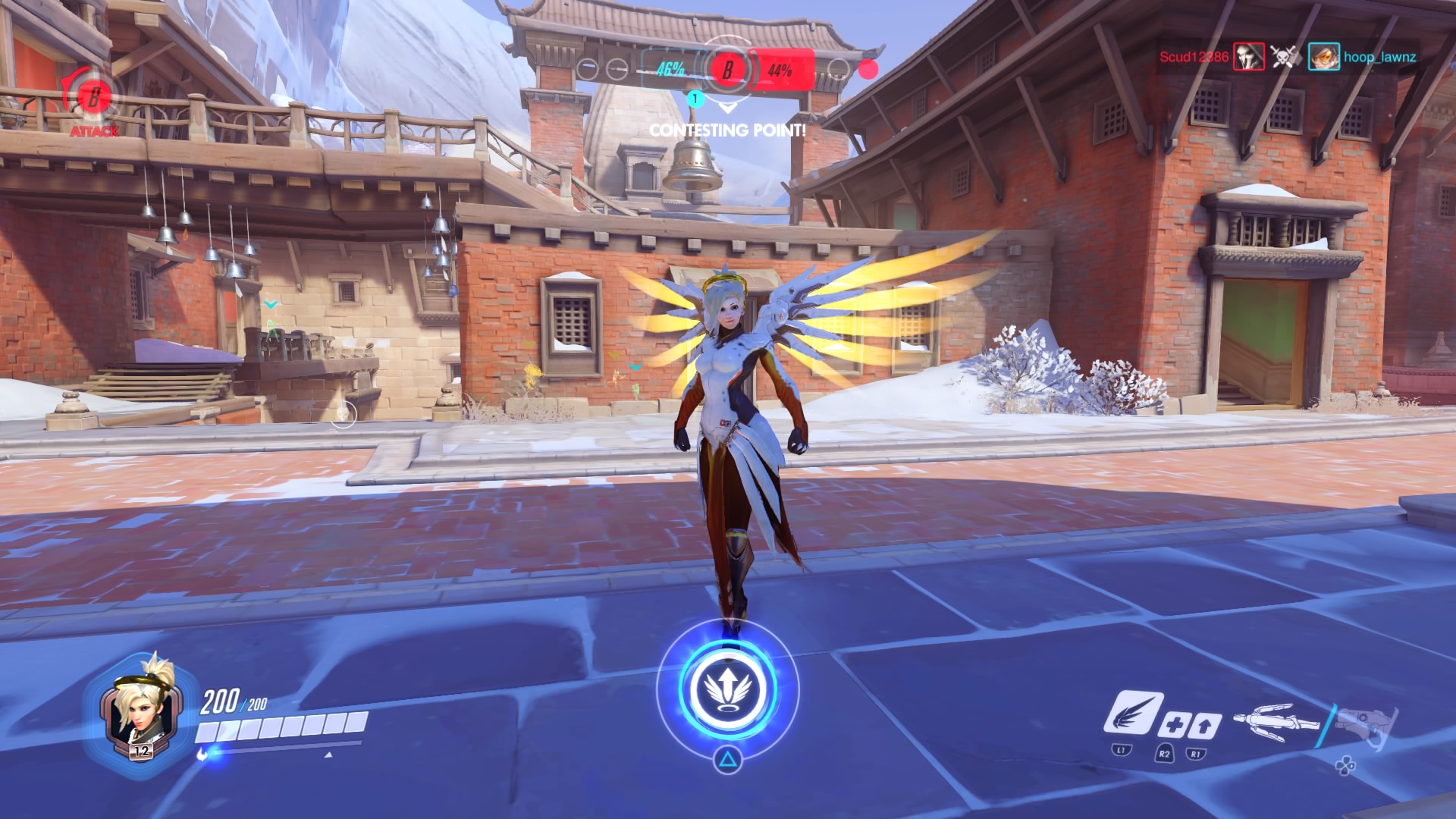Select the Caduceus Staff weapon icon
The height and width of the screenshot is (819, 1456).
(1276, 720)
